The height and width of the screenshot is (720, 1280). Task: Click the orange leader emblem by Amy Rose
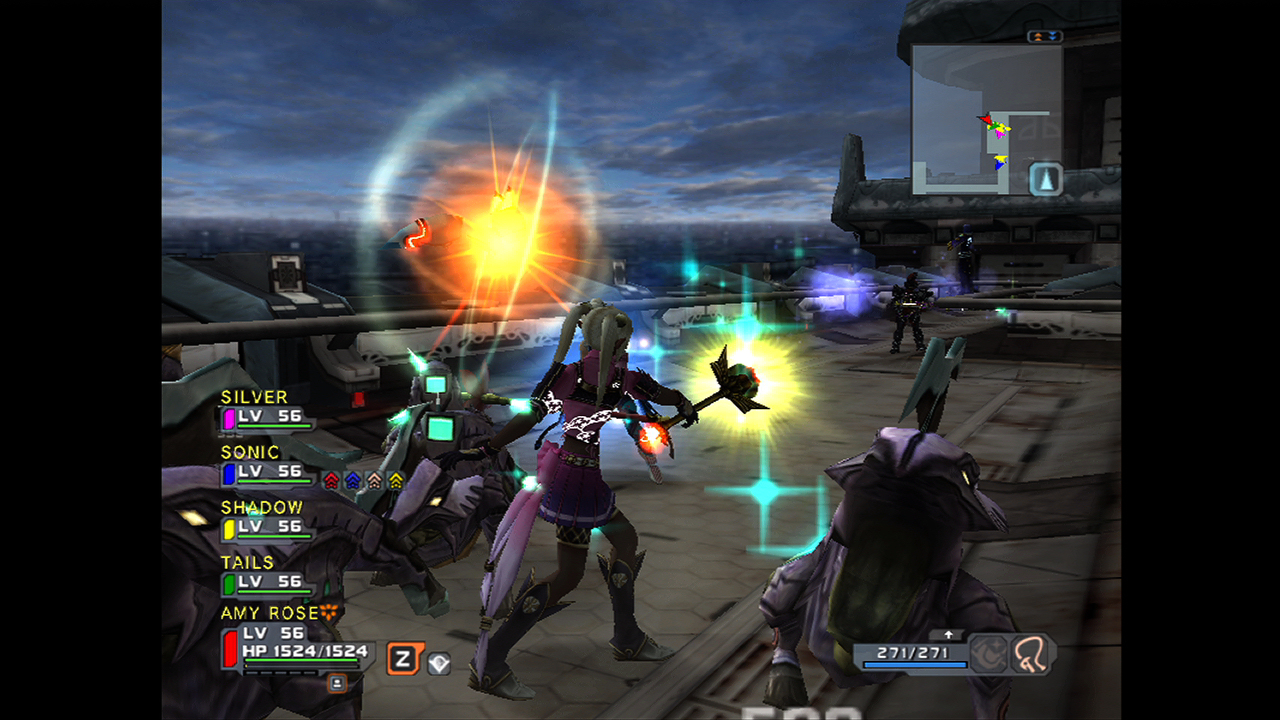(330, 612)
